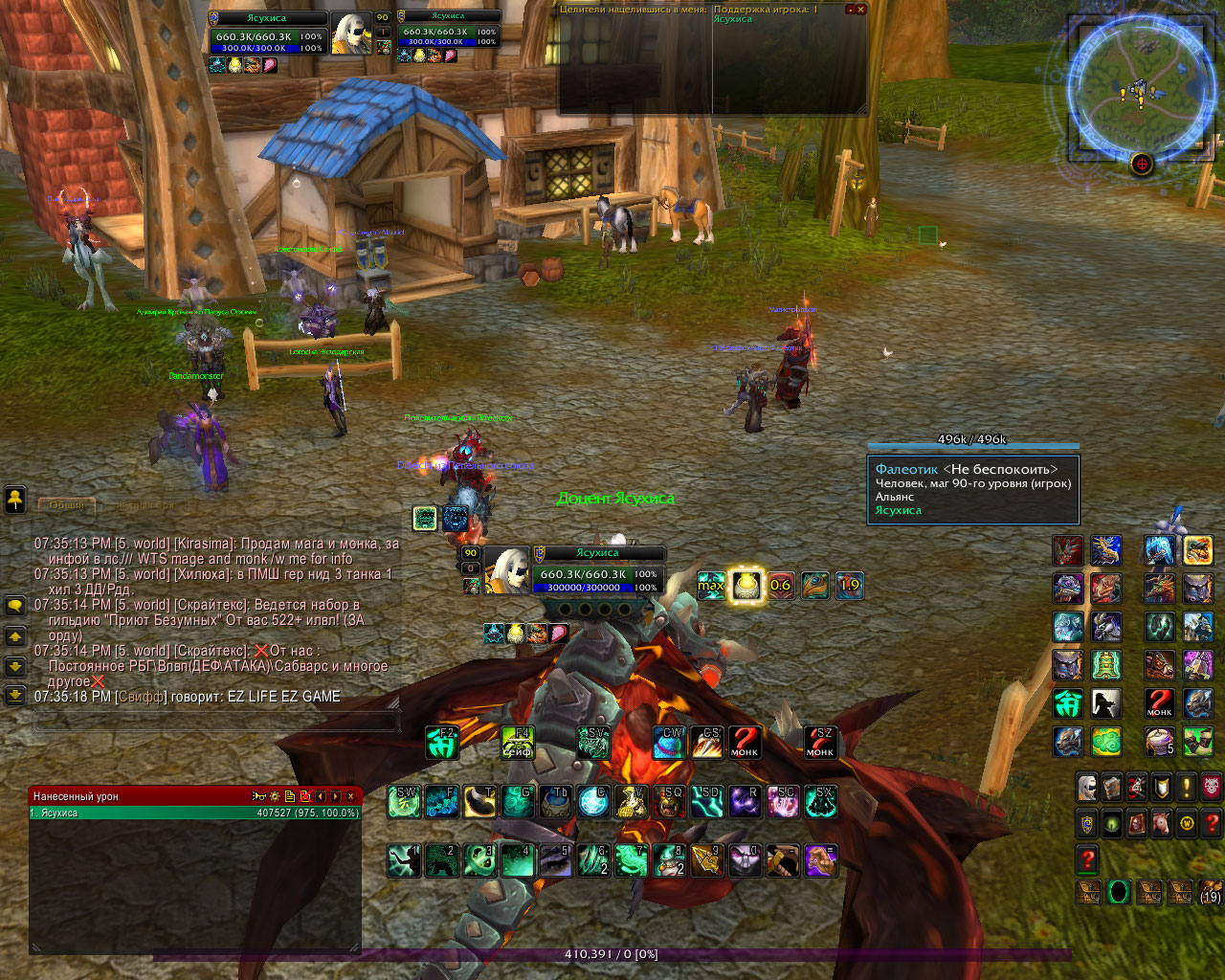Jump chat to the newest message
The width and height of the screenshot is (1225, 980).
click(x=15, y=696)
